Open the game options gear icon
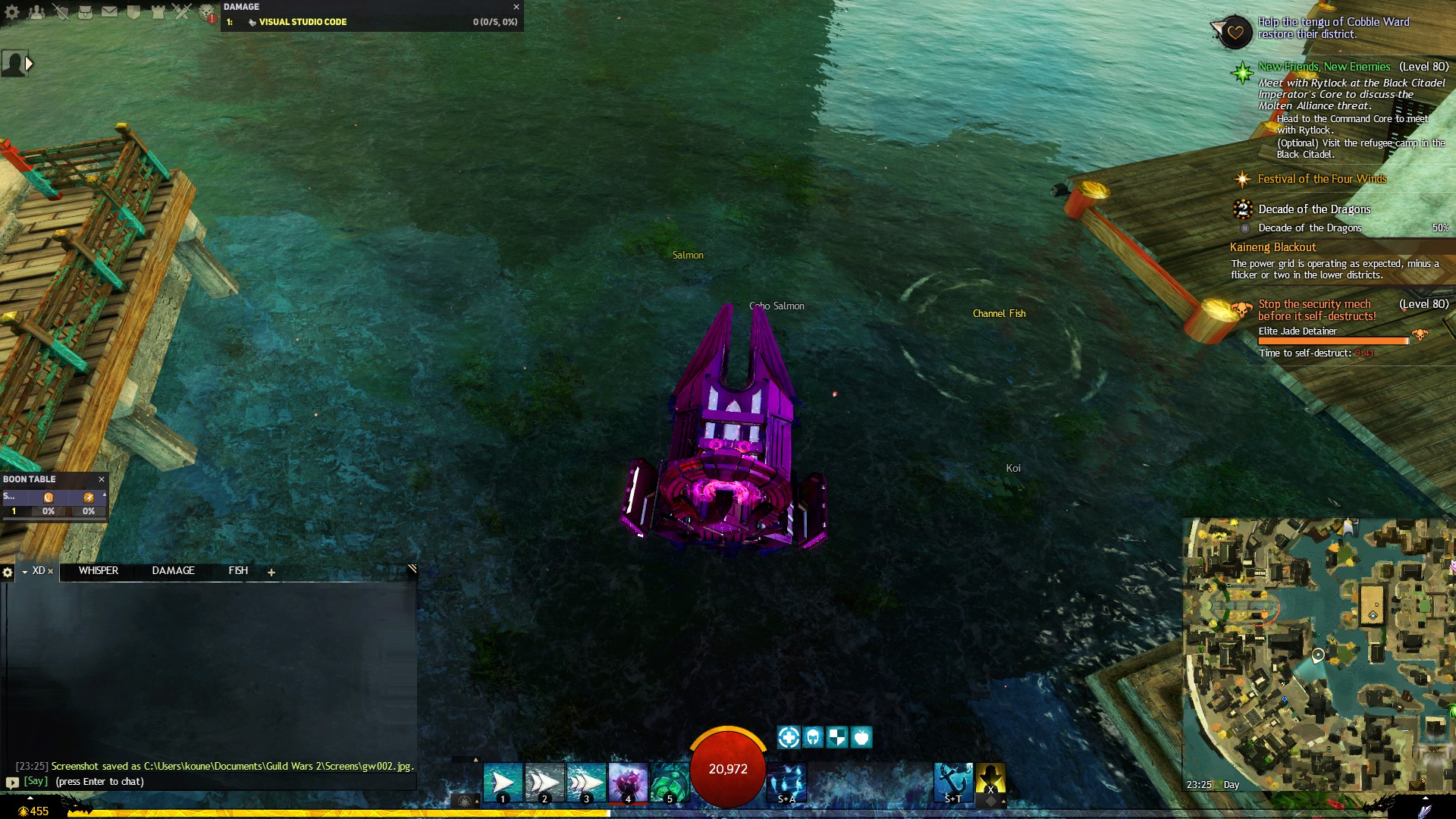The width and height of the screenshot is (1456, 819). [x=12, y=11]
